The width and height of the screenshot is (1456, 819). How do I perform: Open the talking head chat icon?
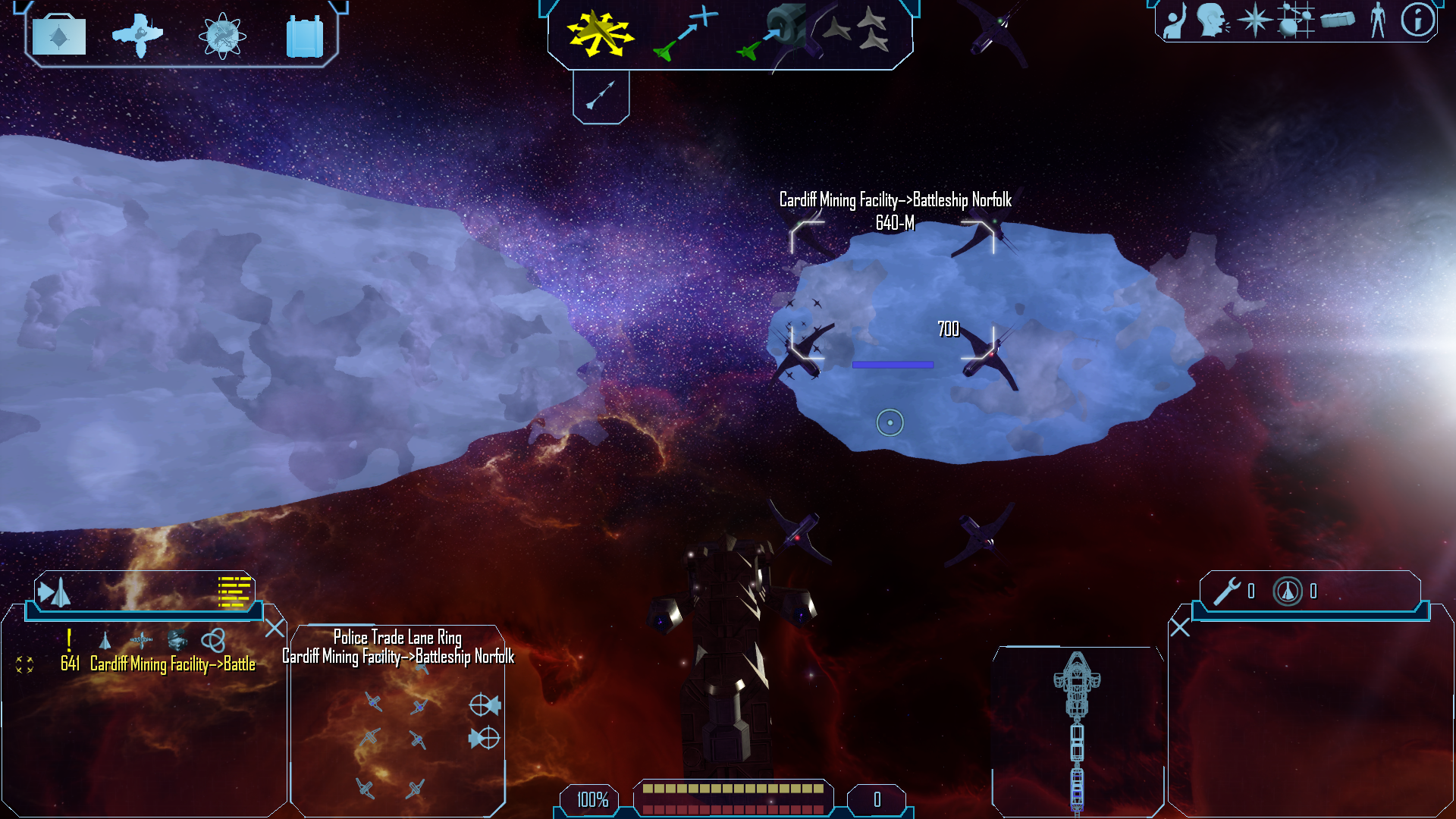pos(1213,20)
